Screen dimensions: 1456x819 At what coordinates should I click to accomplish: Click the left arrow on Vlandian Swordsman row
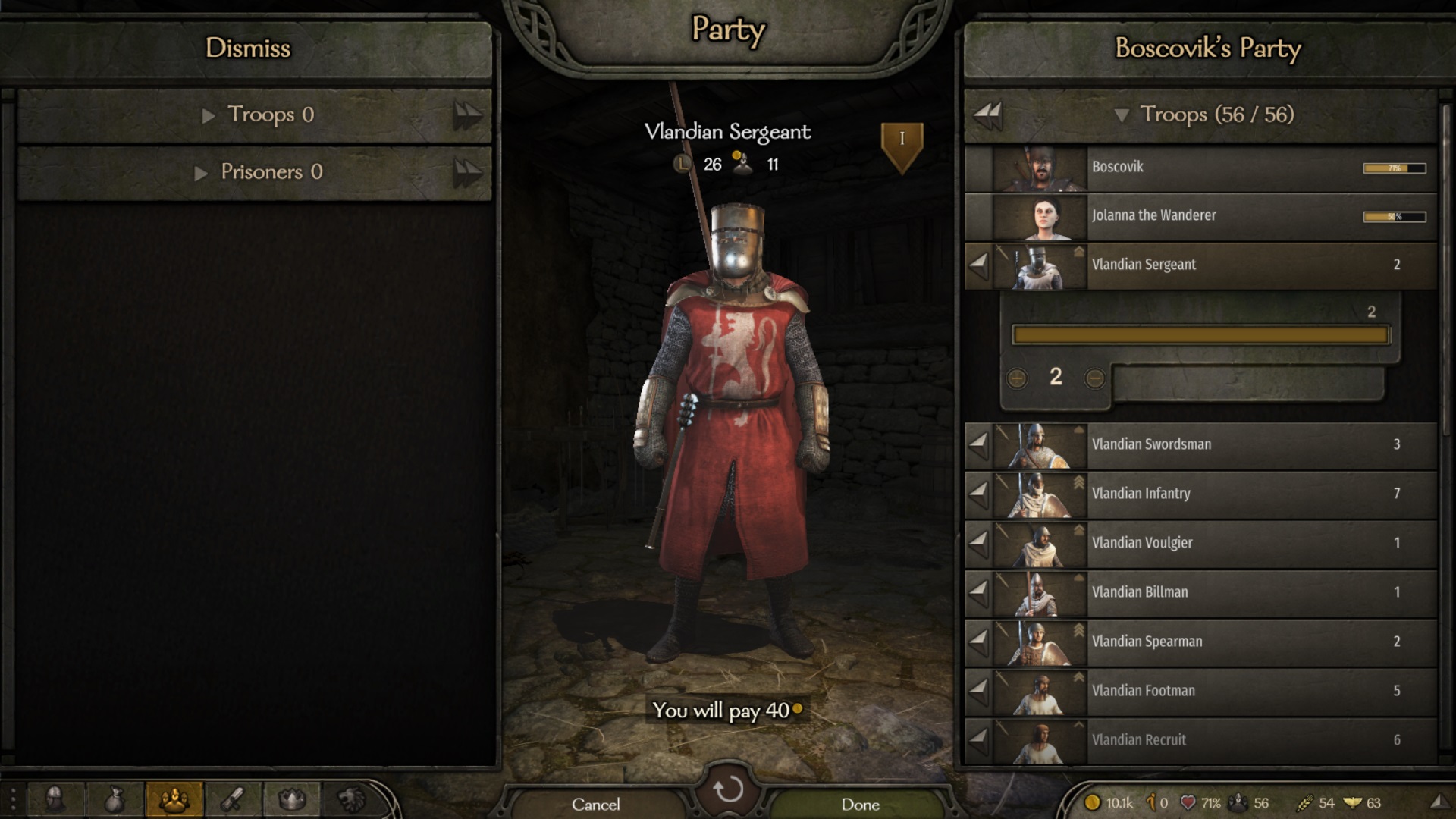[x=980, y=444]
